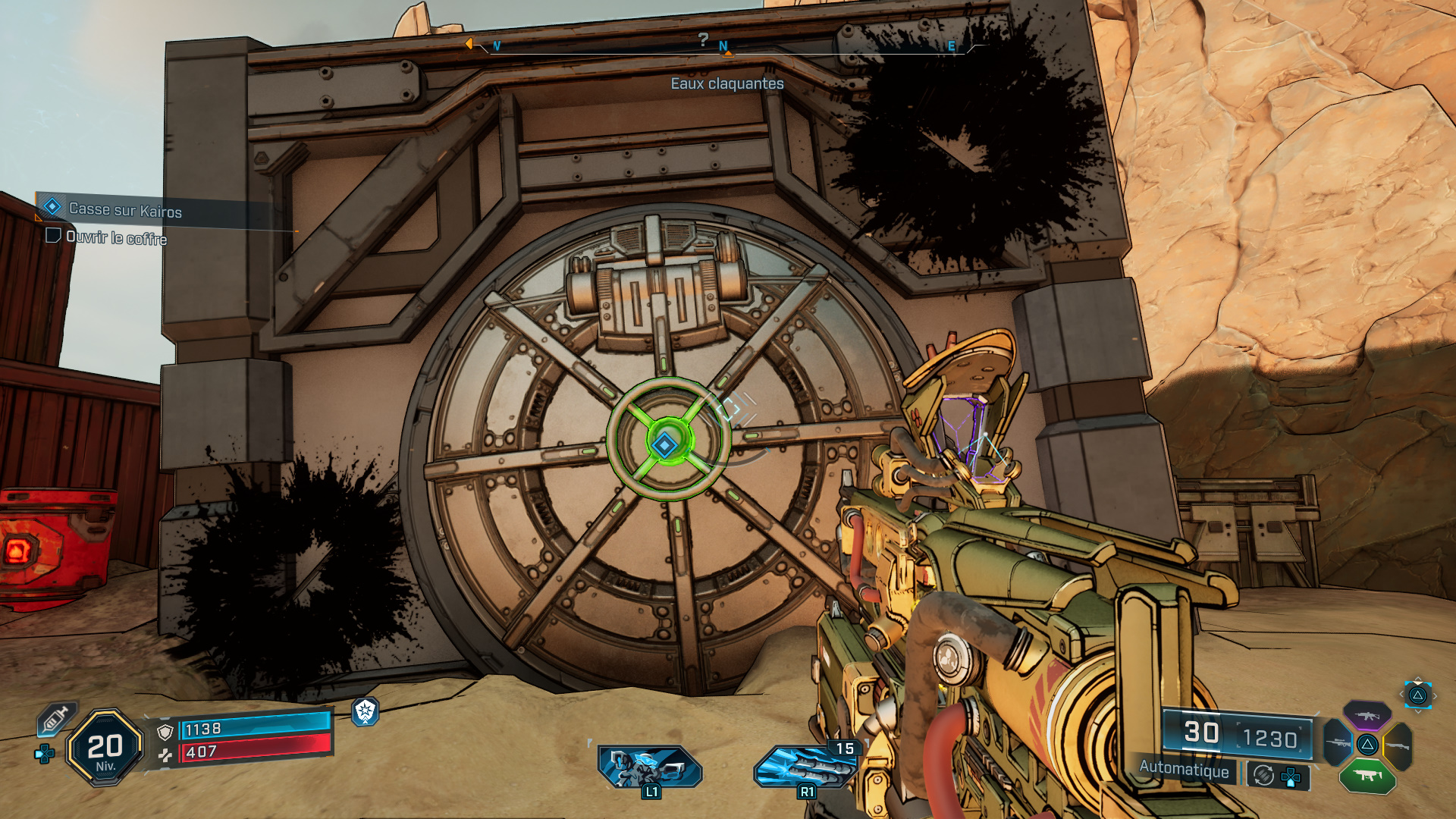Click the level 20 character badge
This screenshot has width=1456, height=819.
[x=105, y=748]
